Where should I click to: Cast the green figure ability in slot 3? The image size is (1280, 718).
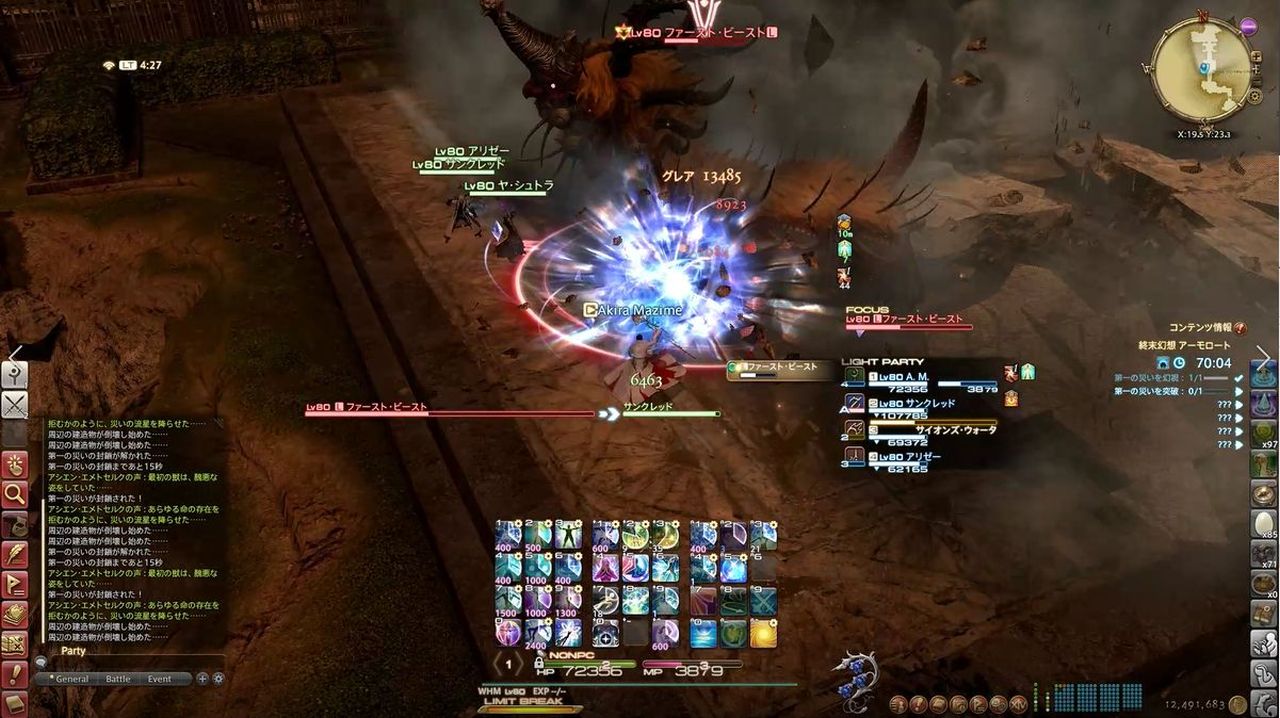(569, 535)
